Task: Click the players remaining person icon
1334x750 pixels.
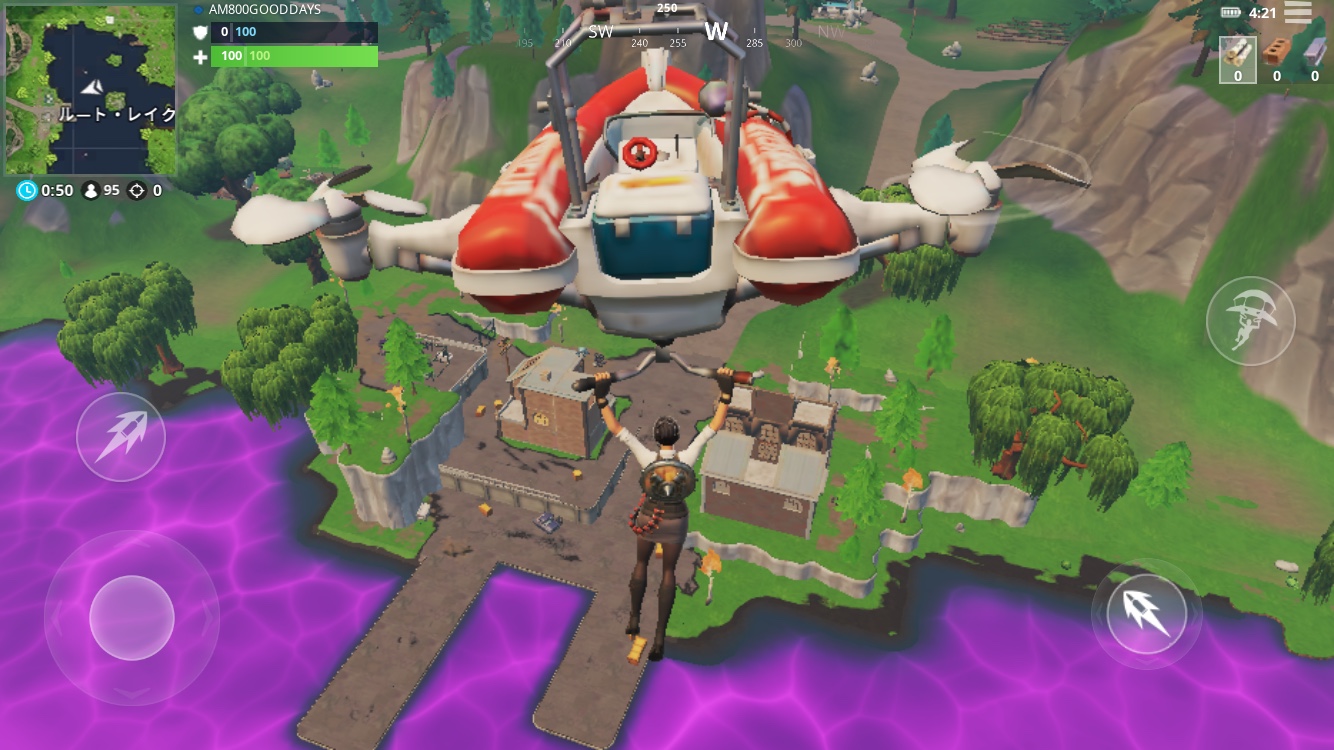Action: click(91, 190)
